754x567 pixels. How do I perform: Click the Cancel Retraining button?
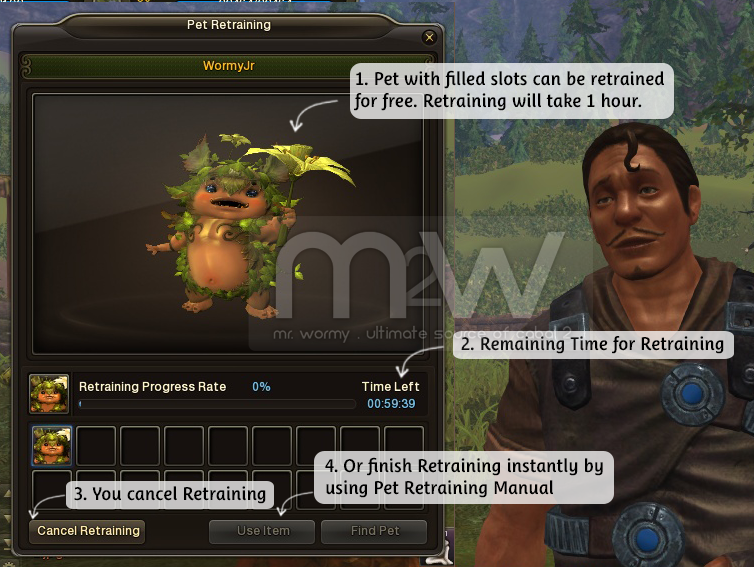88,531
